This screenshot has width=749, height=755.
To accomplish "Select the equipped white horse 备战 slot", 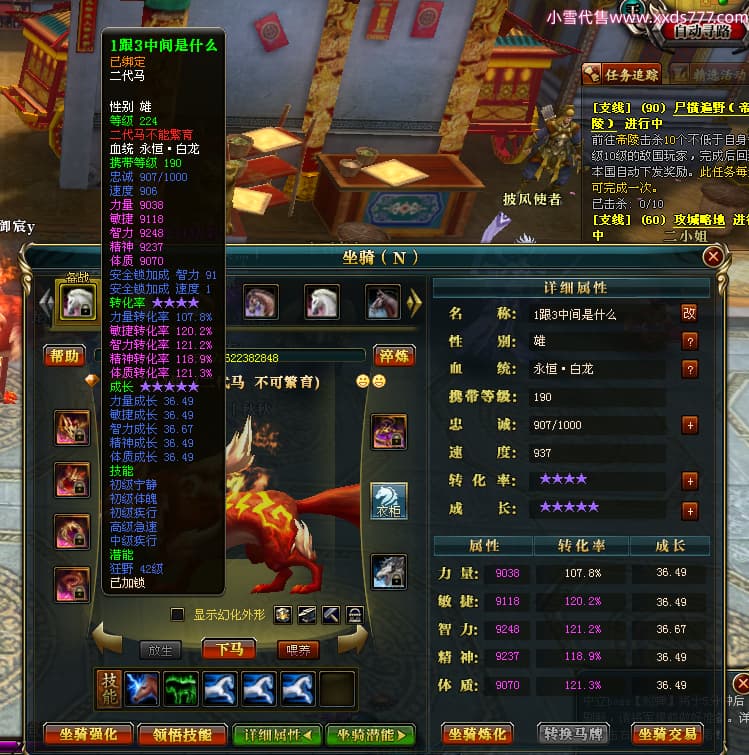I will pyautogui.click(x=77, y=302).
